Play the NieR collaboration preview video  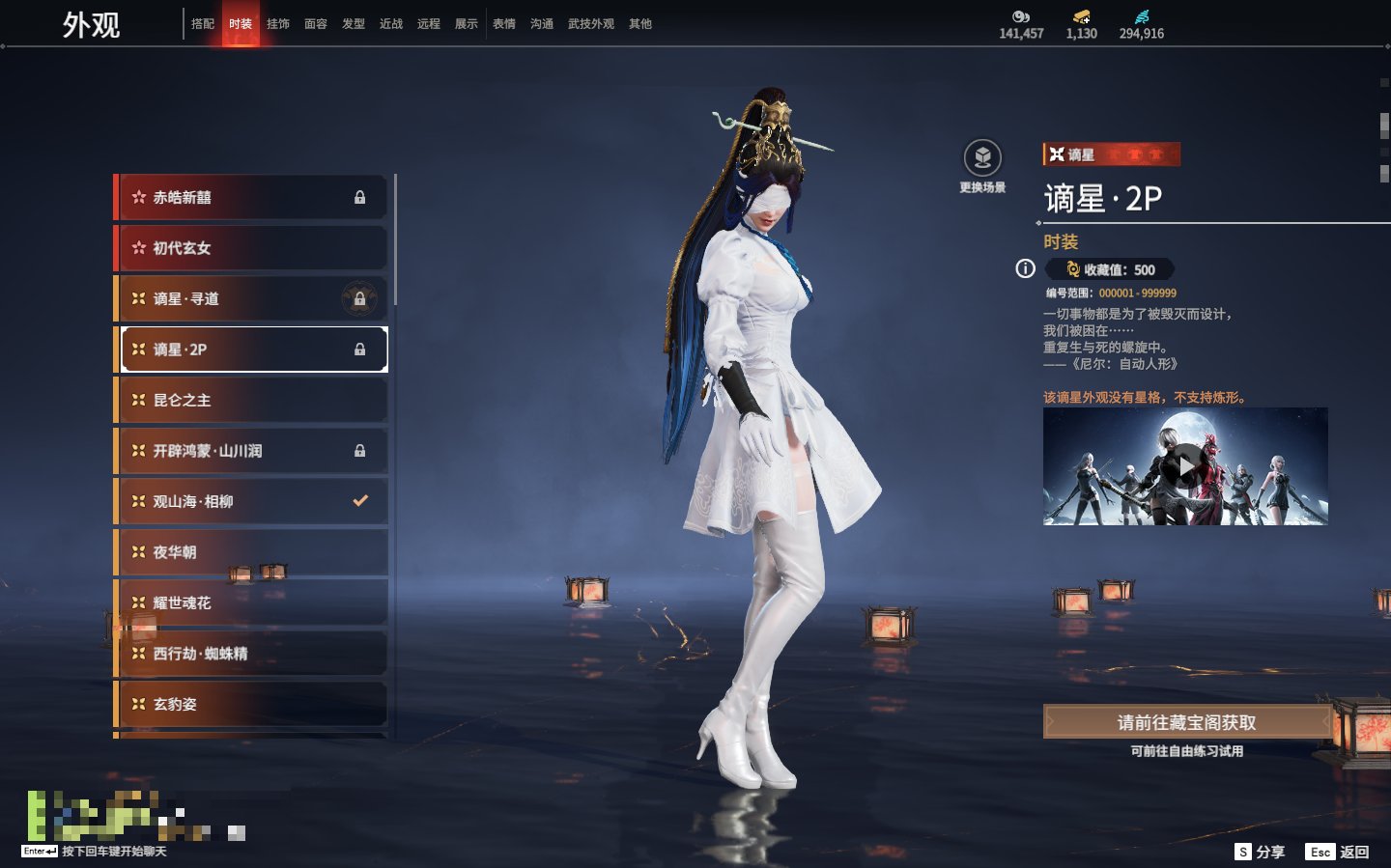coord(1185,467)
